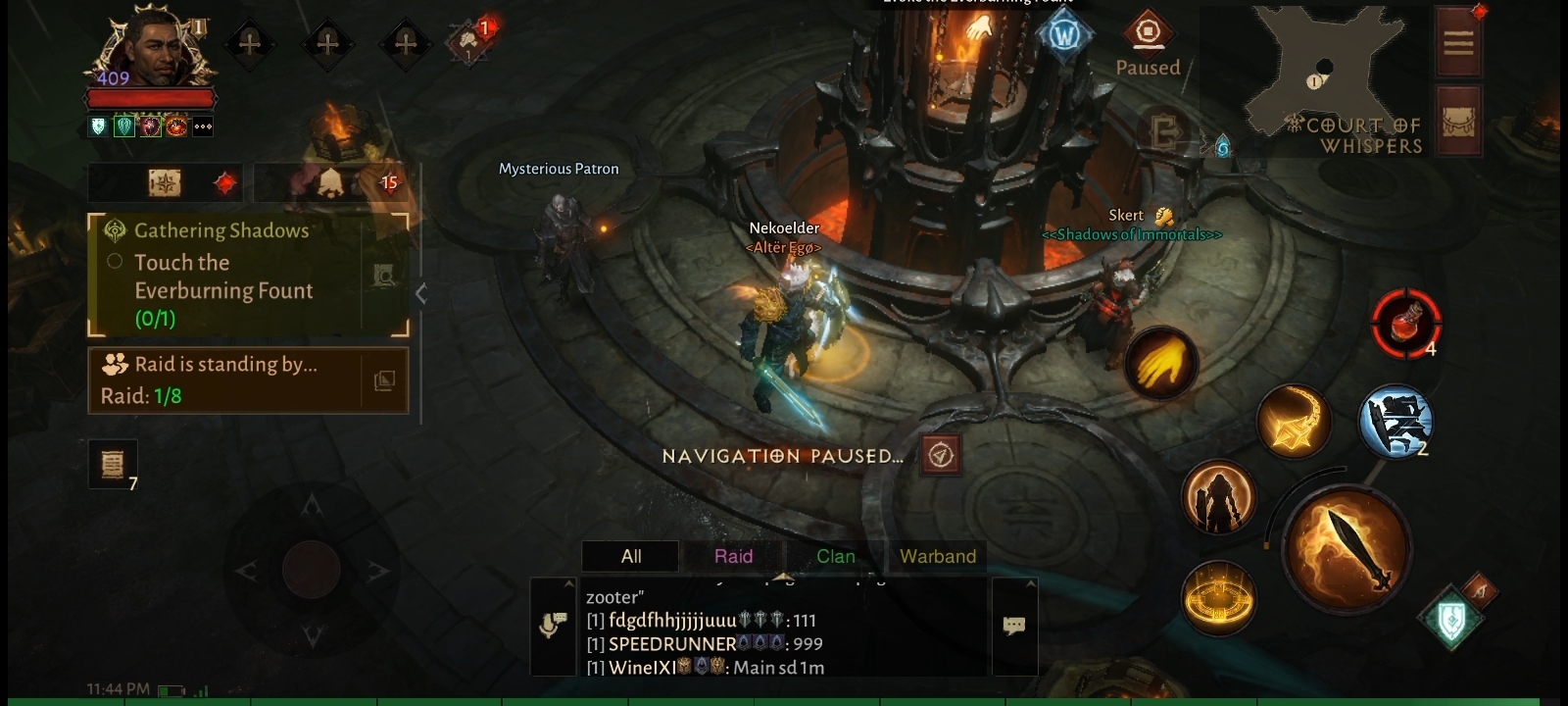Image resolution: width=1568 pixels, height=706 pixels.
Task: Switch to the All chat tab
Action: tap(630, 556)
